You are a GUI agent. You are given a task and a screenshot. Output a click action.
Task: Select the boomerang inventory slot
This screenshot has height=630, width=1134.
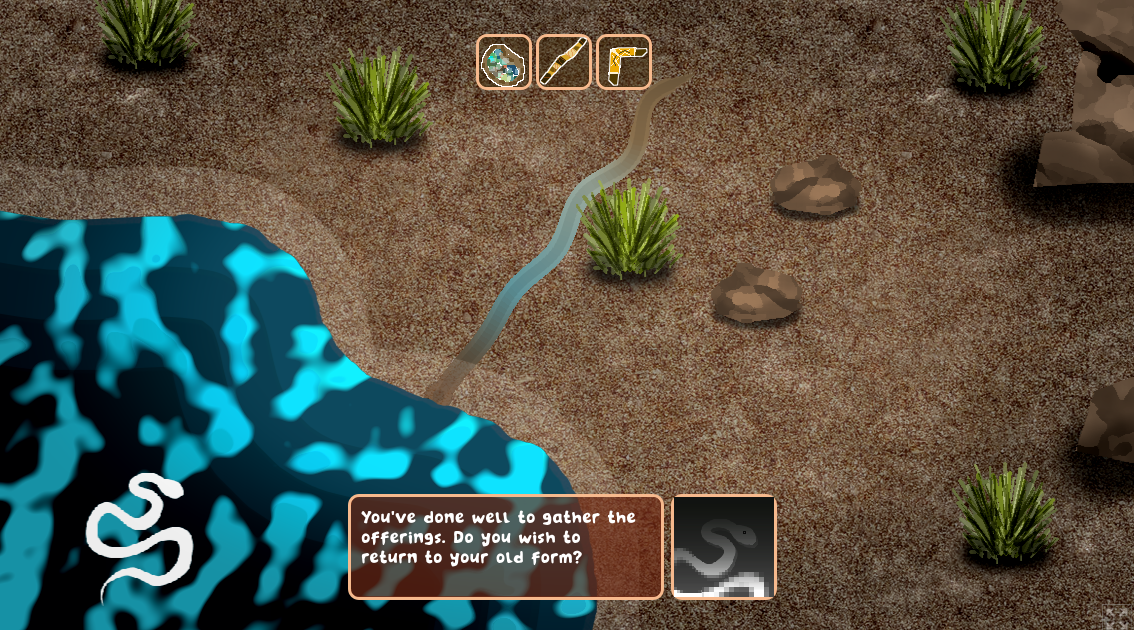[x=624, y=62]
